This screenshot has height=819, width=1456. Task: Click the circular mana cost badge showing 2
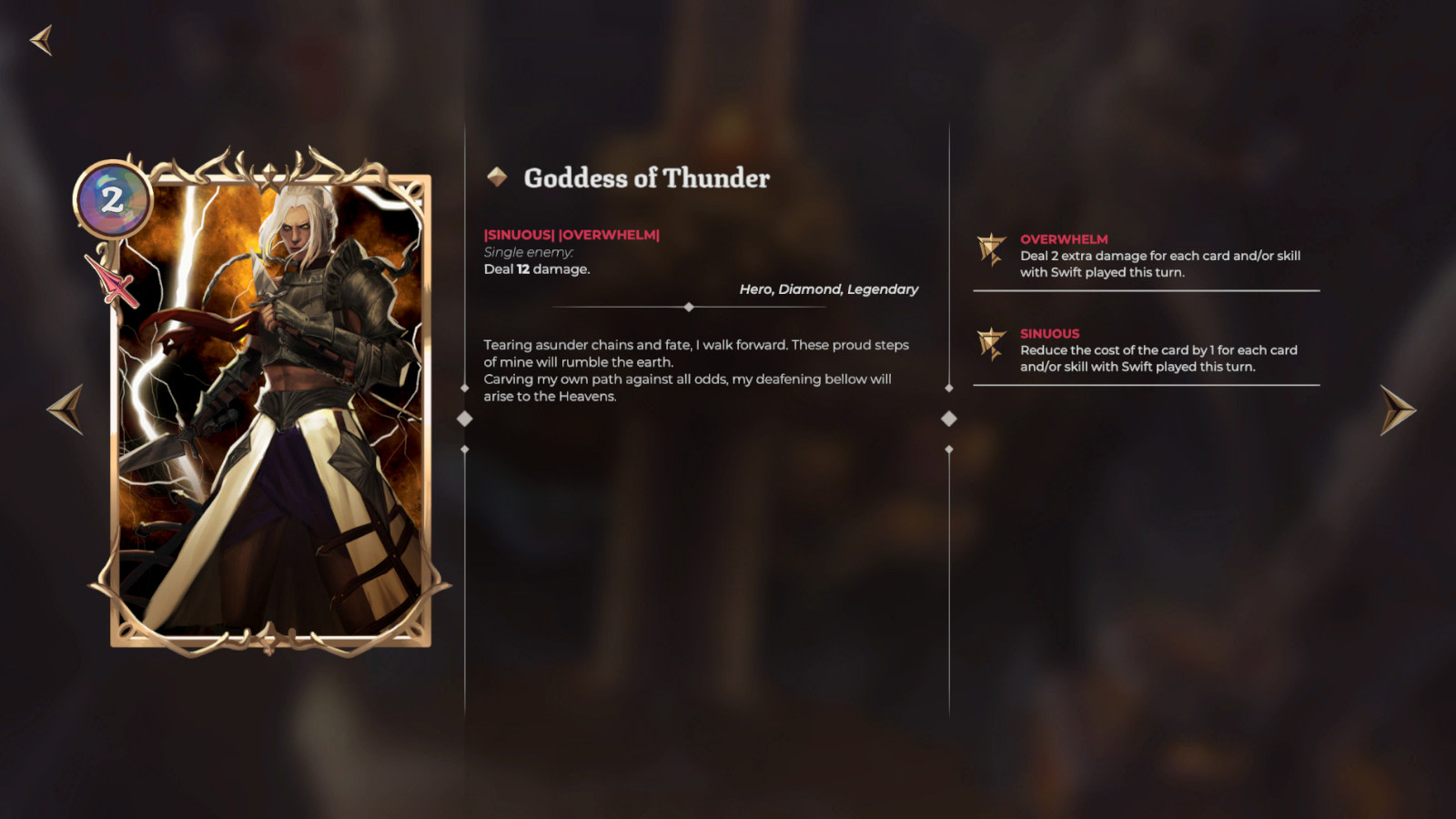pyautogui.click(x=113, y=200)
